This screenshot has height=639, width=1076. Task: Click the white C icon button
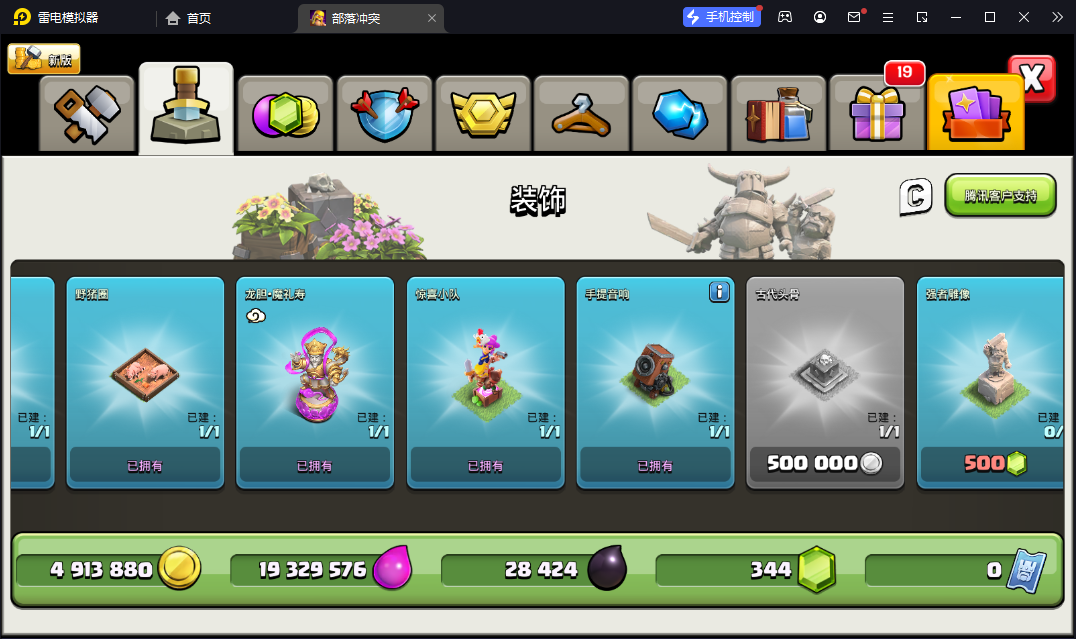pos(915,196)
